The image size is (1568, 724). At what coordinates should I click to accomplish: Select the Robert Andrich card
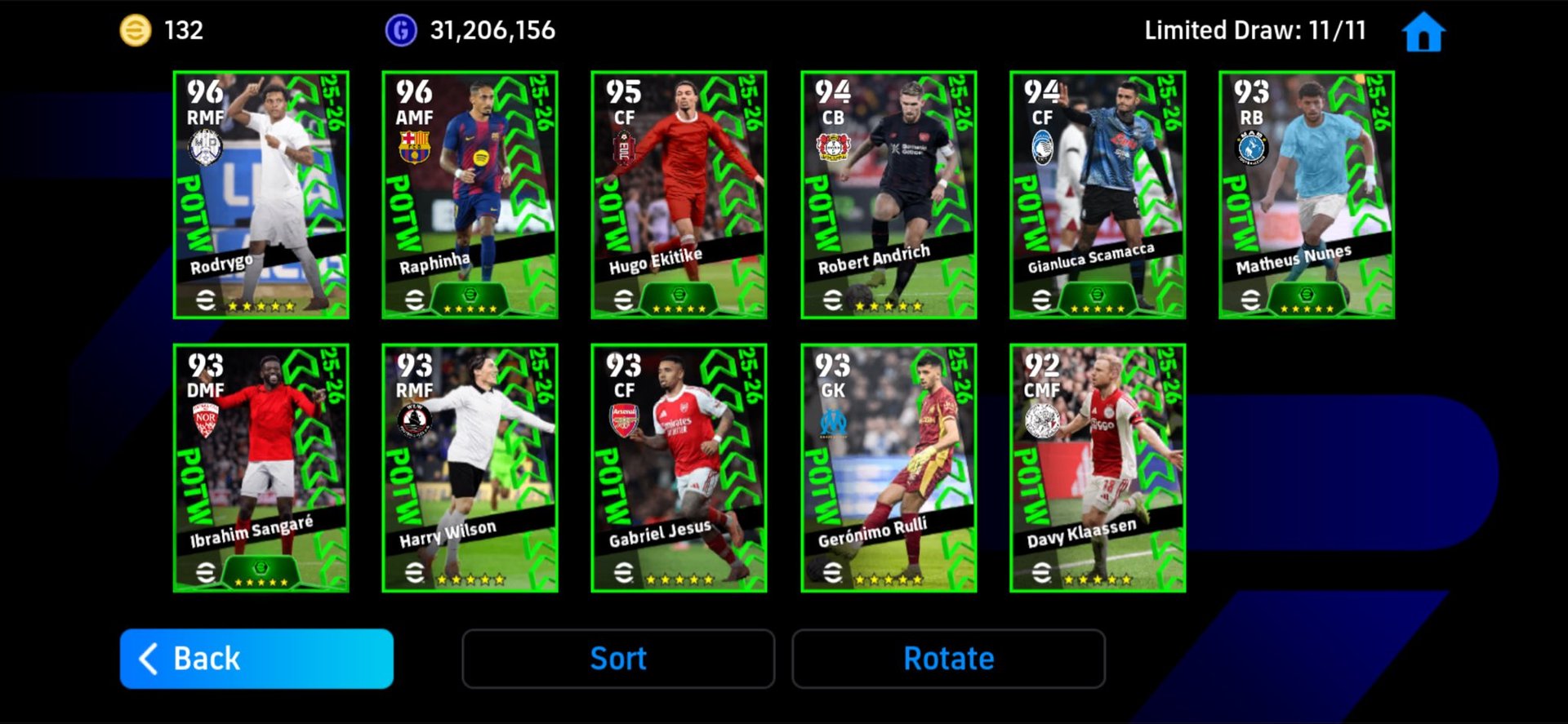point(889,194)
